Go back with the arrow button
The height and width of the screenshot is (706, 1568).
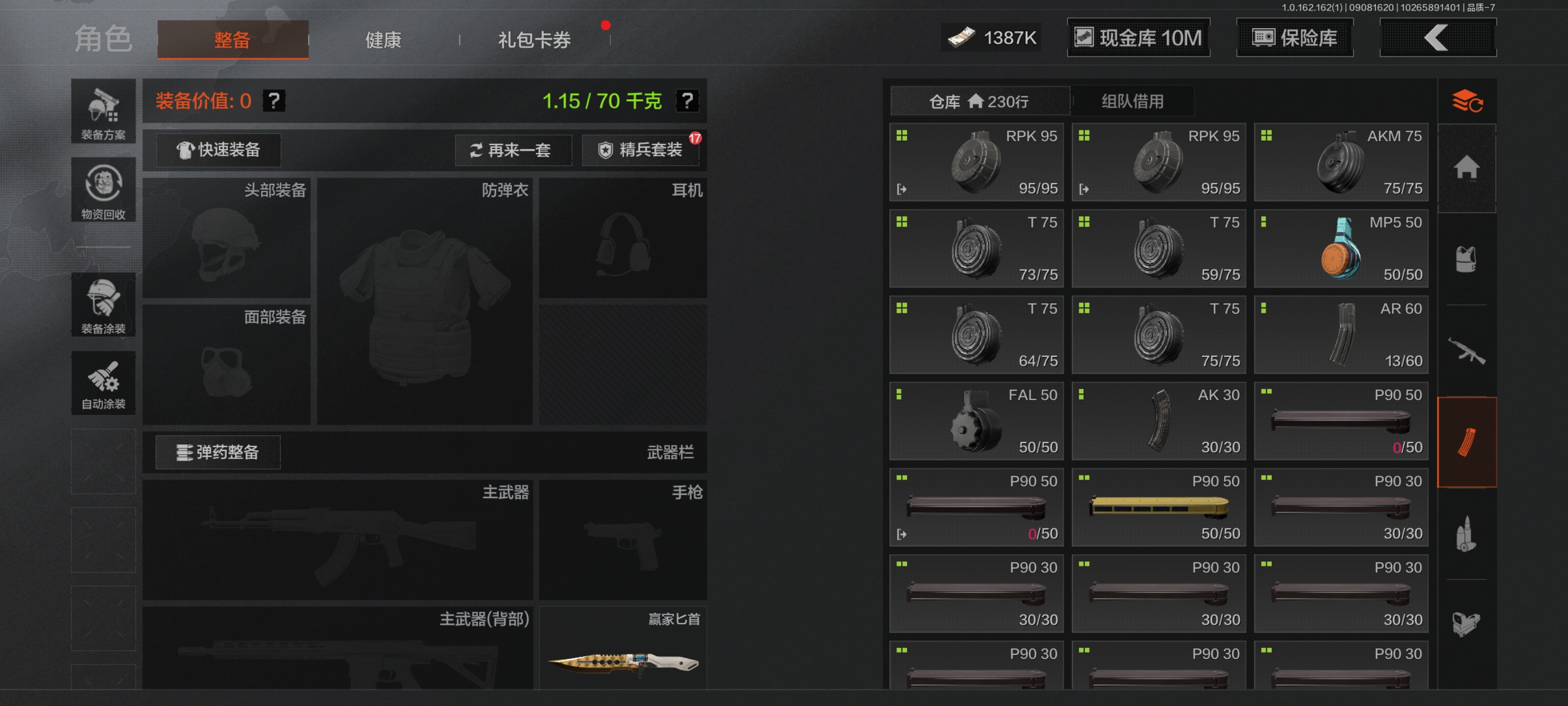[1437, 38]
